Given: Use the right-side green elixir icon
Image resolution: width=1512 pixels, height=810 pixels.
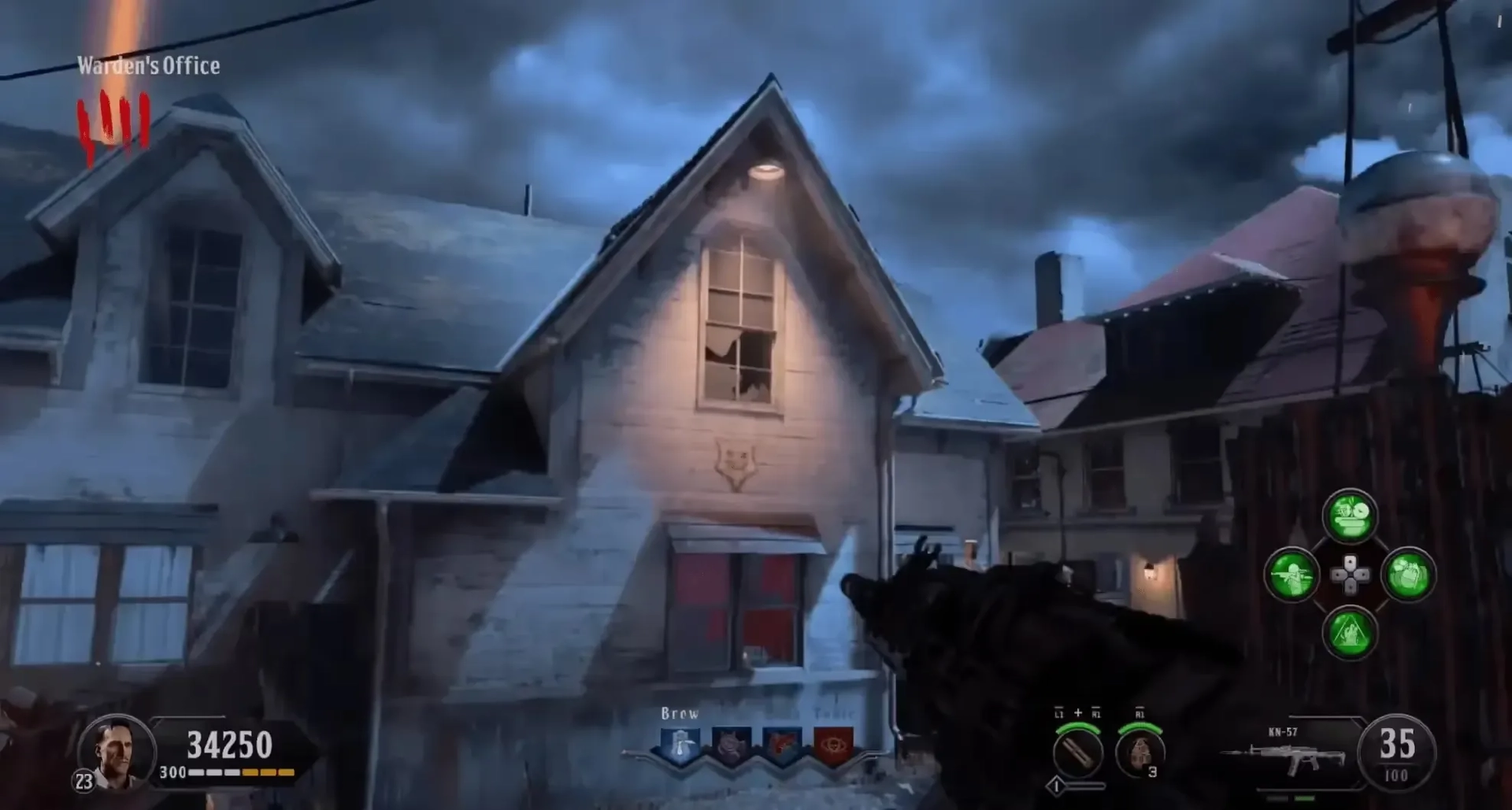Looking at the screenshot, I should coord(1408,575).
